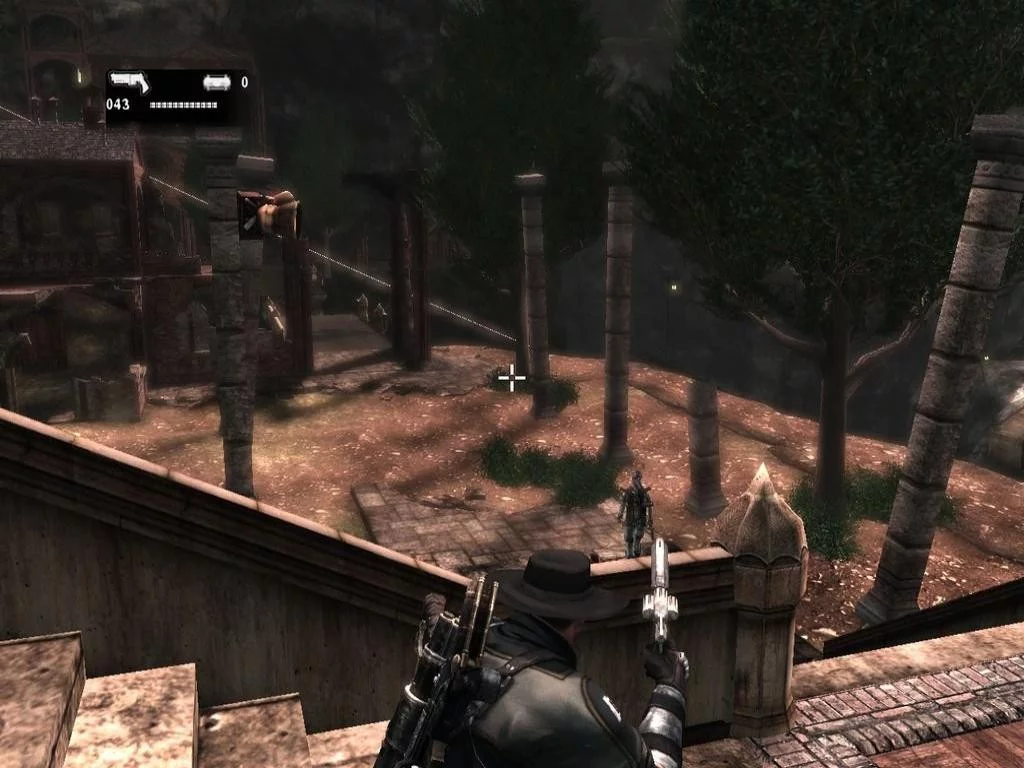This screenshot has height=768, width=1024.
Task: Click the grenade/mine icon beside the zero count
Action: (x=216, y=83)
